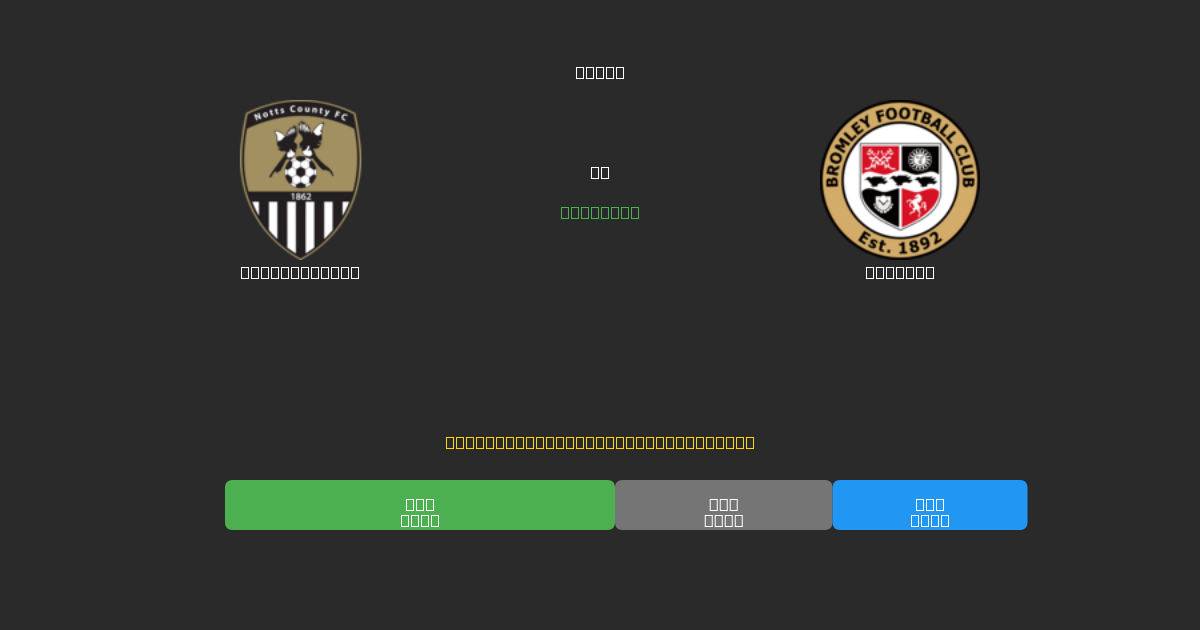Choose the green prediction button
The width and height of the screenshot is (1200, 630).
point(419,505)
